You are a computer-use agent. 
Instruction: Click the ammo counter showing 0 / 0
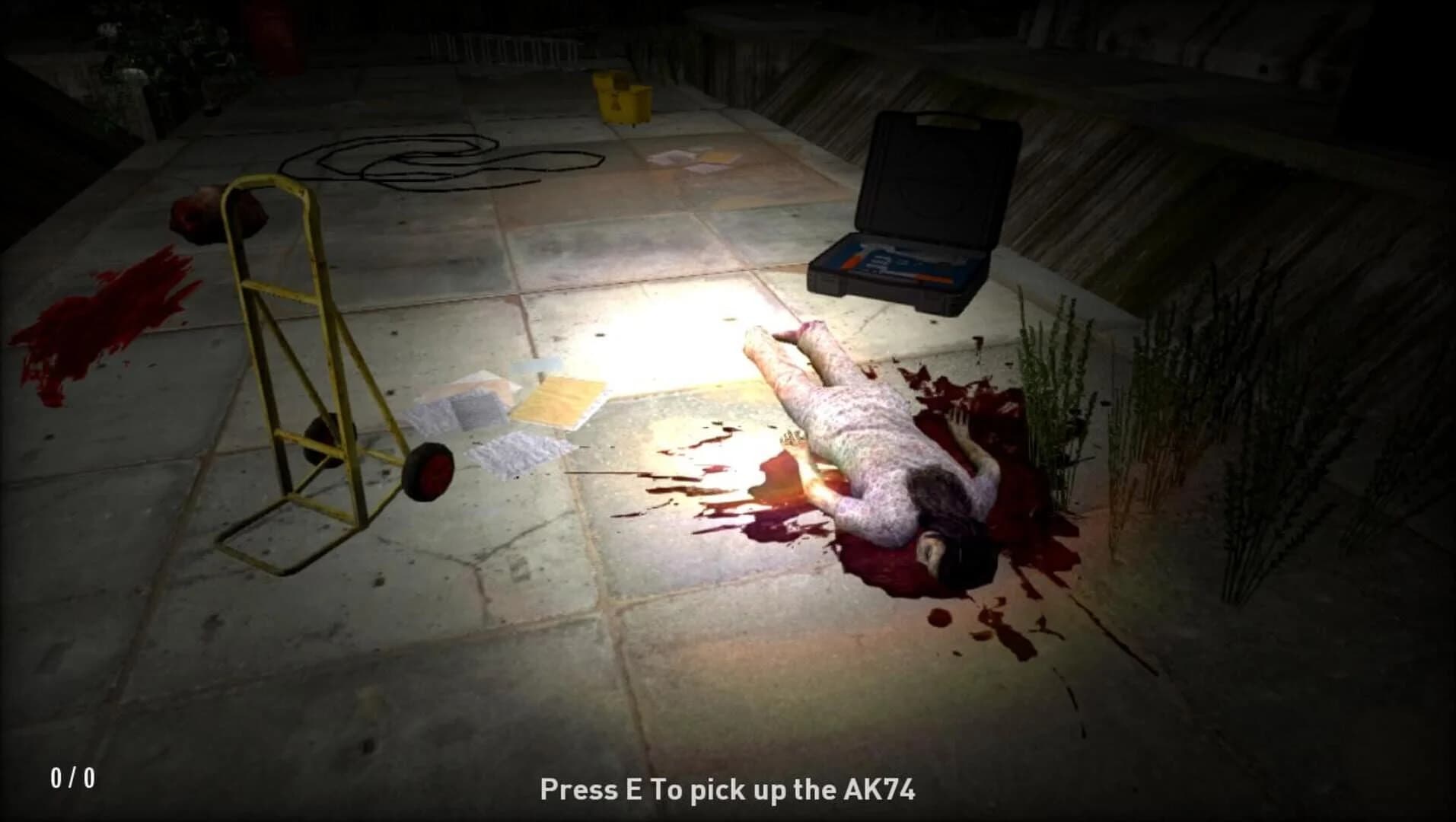pyautogui.click(x=72, y=776)
